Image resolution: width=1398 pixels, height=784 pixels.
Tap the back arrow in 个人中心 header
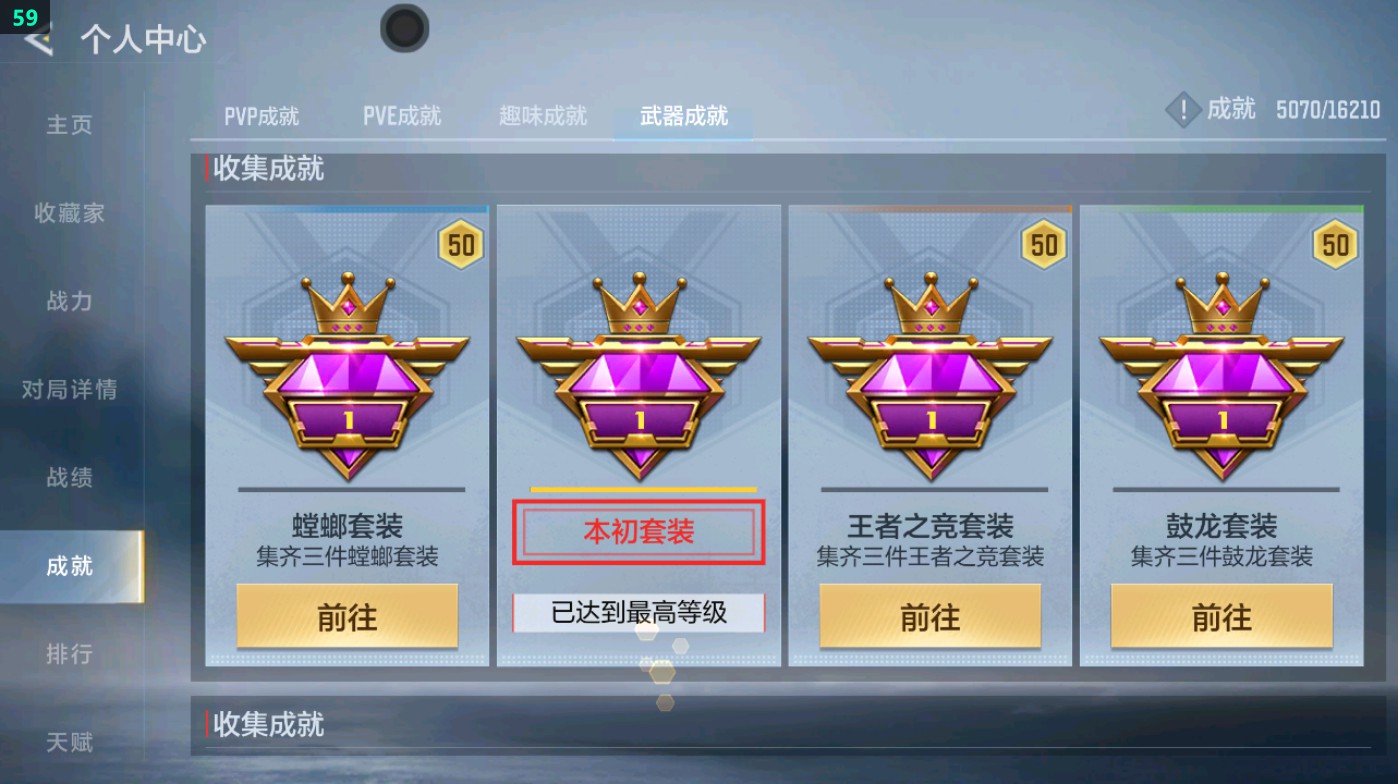pos(36,42)
